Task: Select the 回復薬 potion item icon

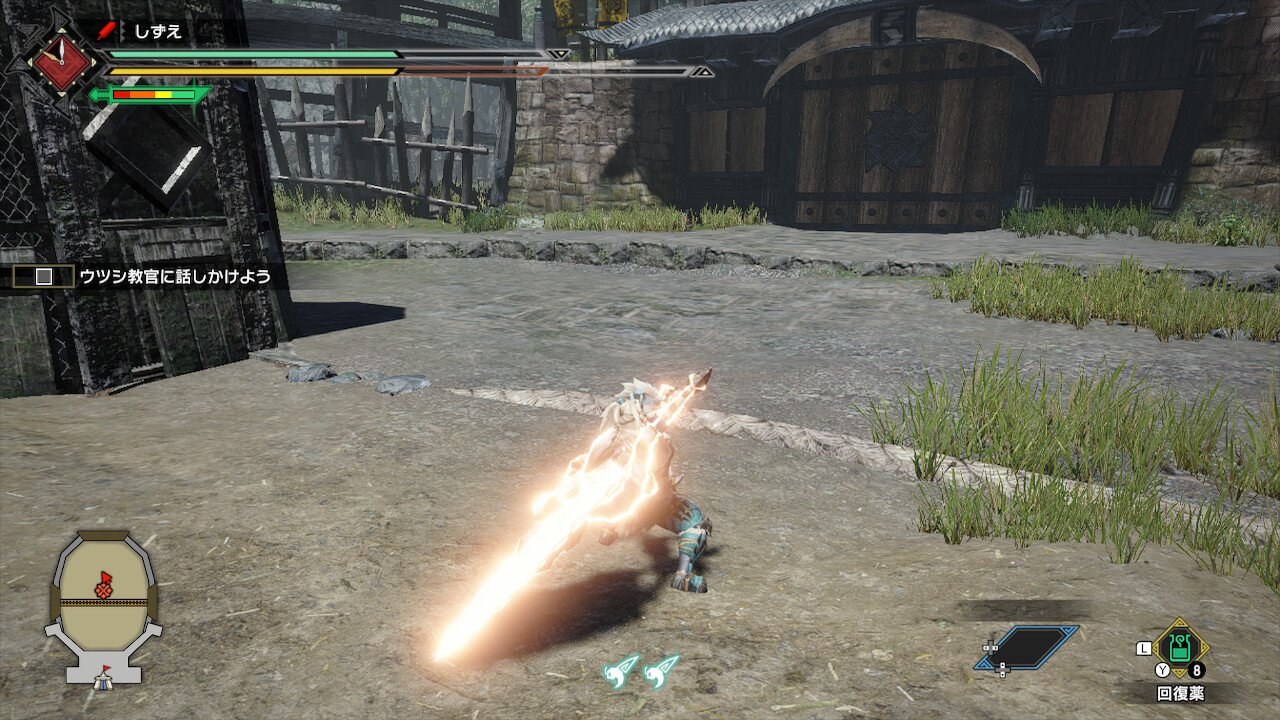Action: coord(1180,649)
